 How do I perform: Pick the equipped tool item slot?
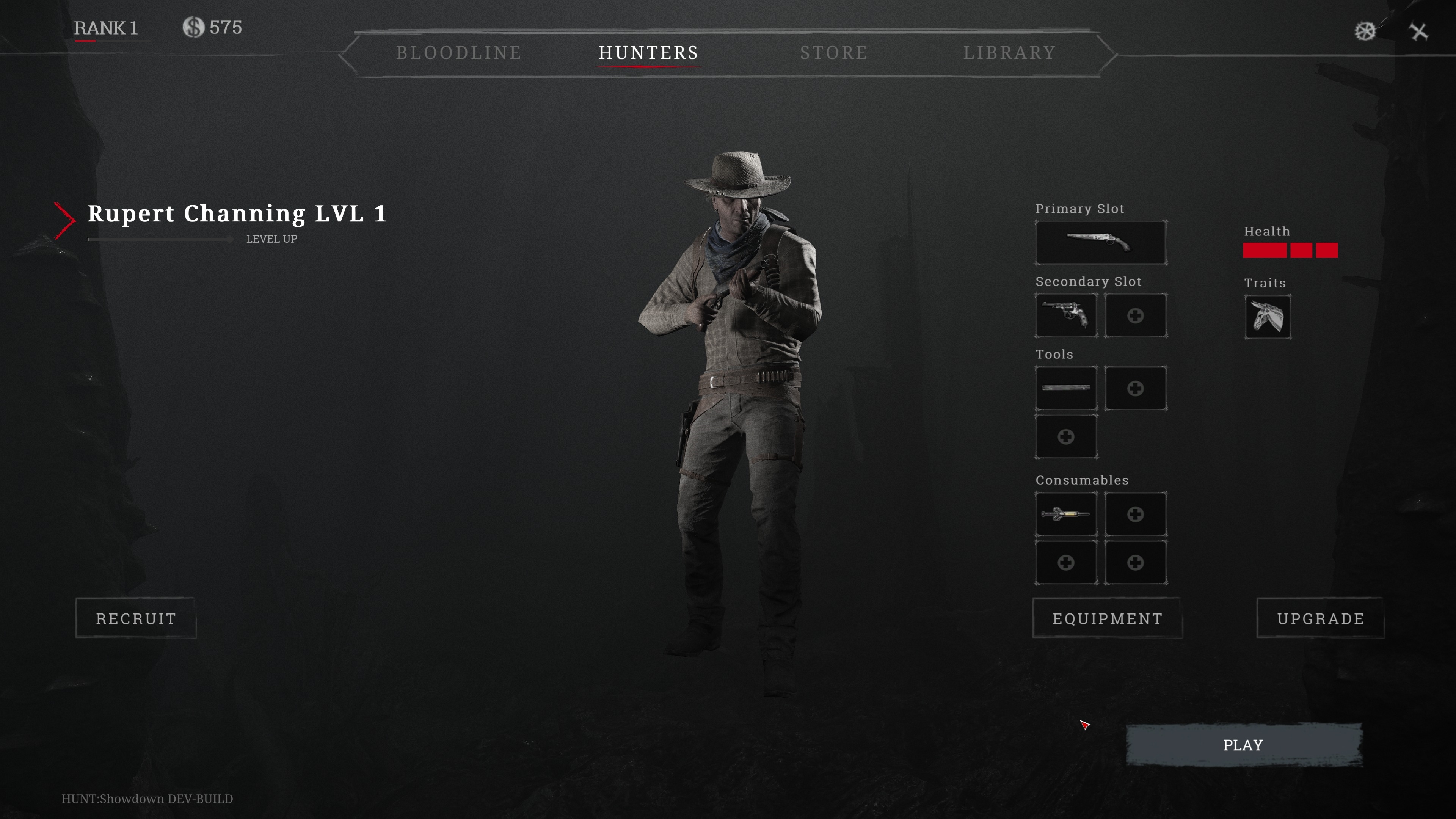tap(1066, 388)
